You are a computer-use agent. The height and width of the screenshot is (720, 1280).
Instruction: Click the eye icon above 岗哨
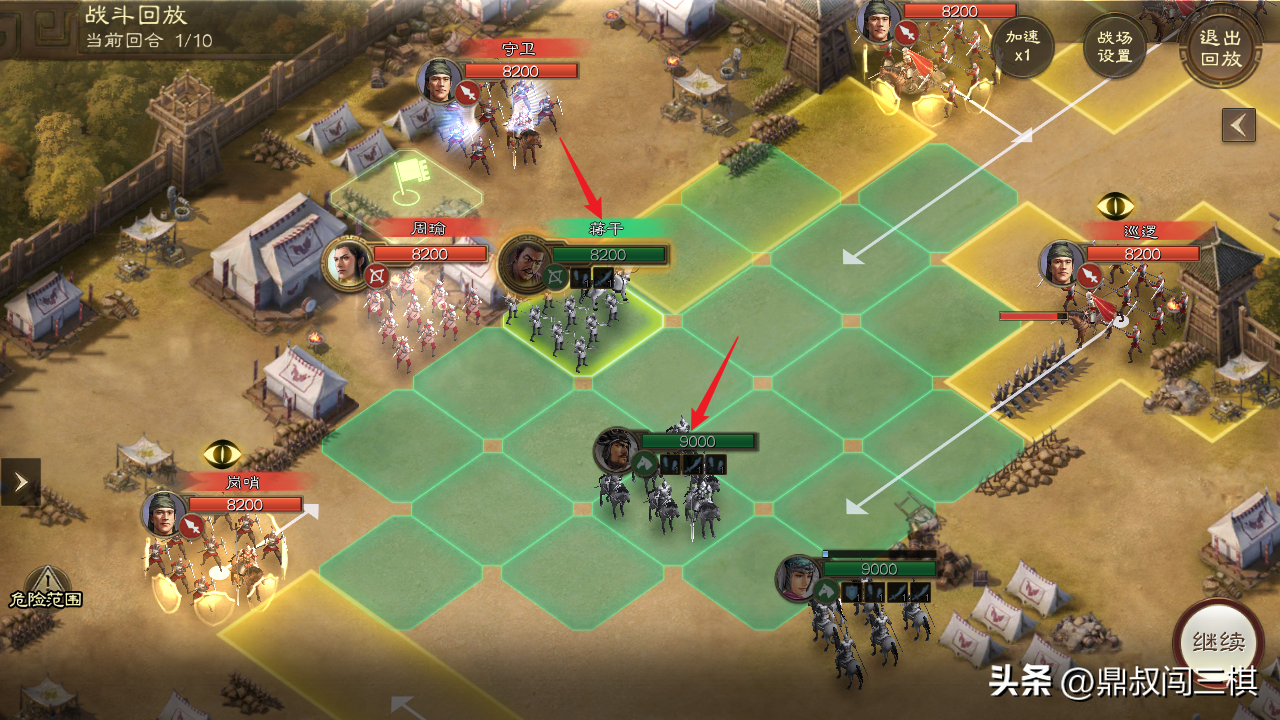[x=223, y=454]
